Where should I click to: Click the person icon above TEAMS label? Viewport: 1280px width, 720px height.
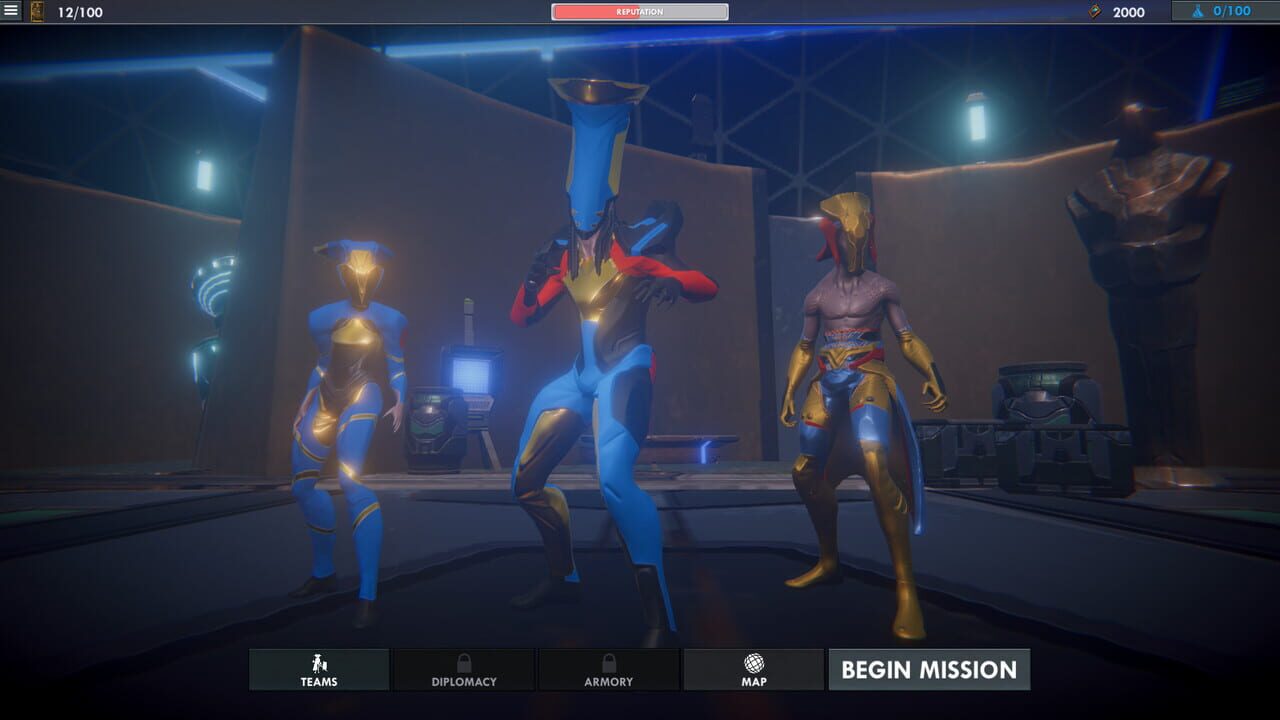[318, 661]
